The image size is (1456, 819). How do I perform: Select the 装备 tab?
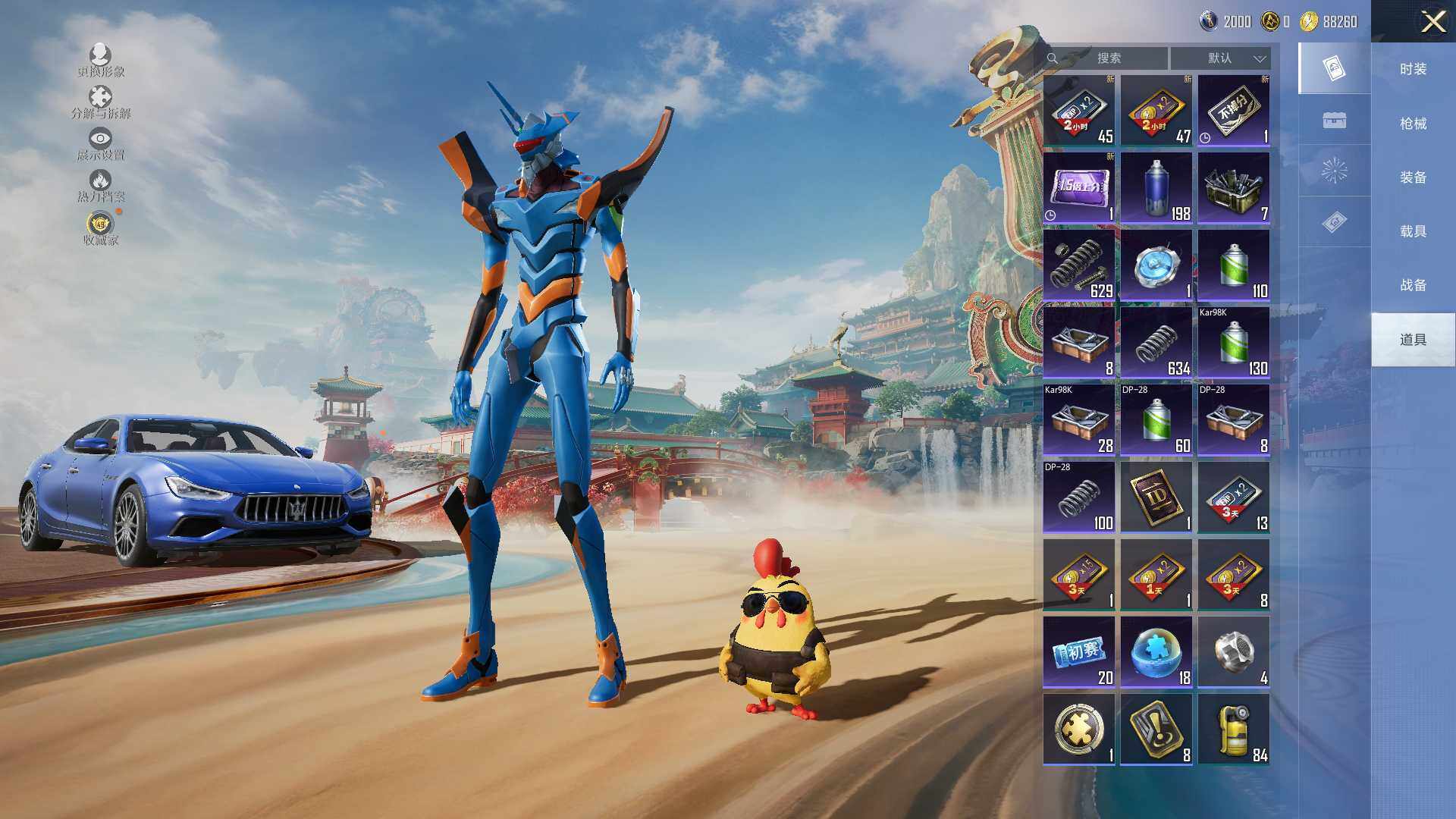point(1413,177)
